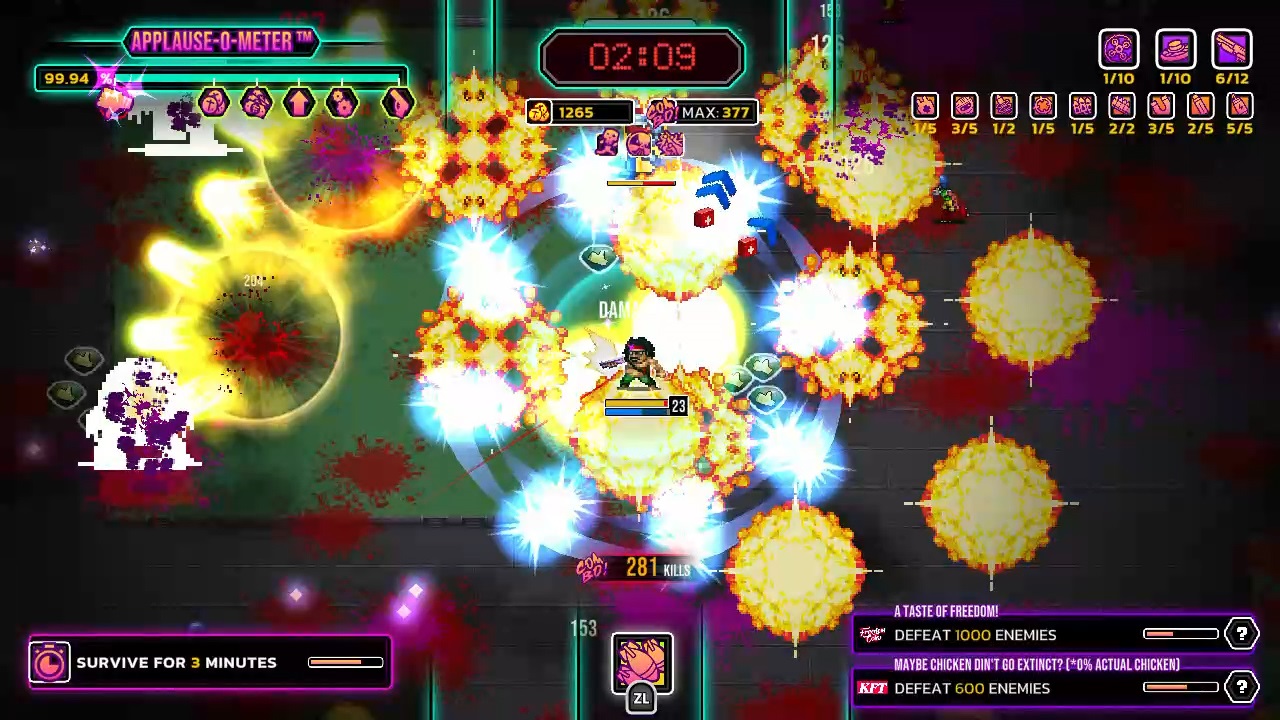Select the hat weapon icon showing 1/10
Screen dimensions: 1280x720
tap(1175, 50)
